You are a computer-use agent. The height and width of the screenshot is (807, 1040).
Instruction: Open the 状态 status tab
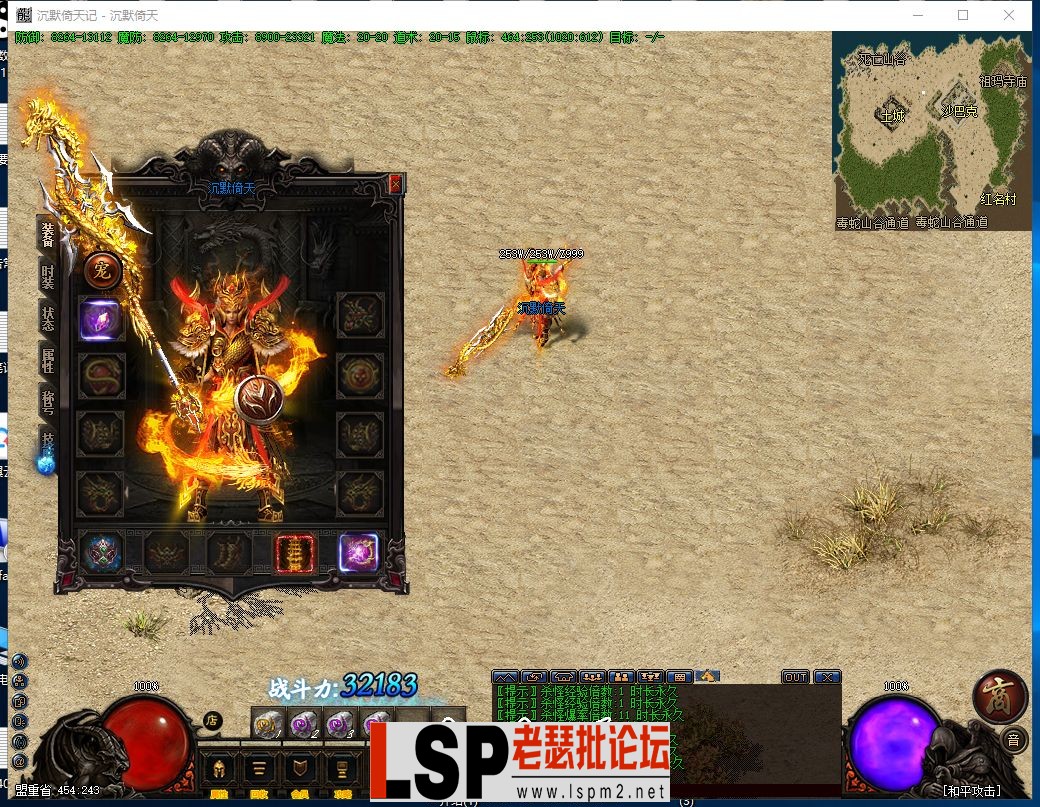(x=47, y=318)
